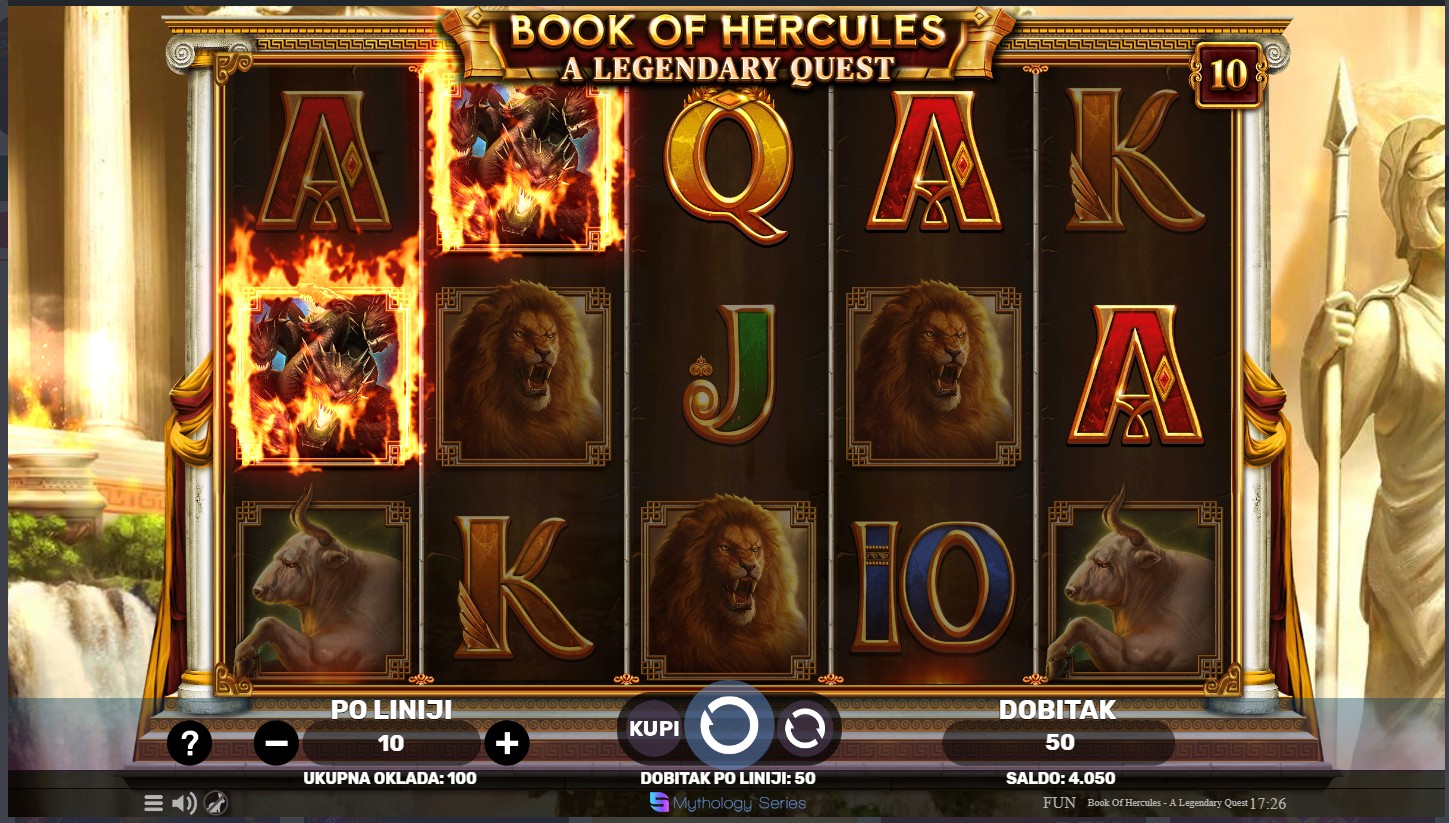
Task: Toggle the rabbit turbo mode icon
Action: click(216, 803)
